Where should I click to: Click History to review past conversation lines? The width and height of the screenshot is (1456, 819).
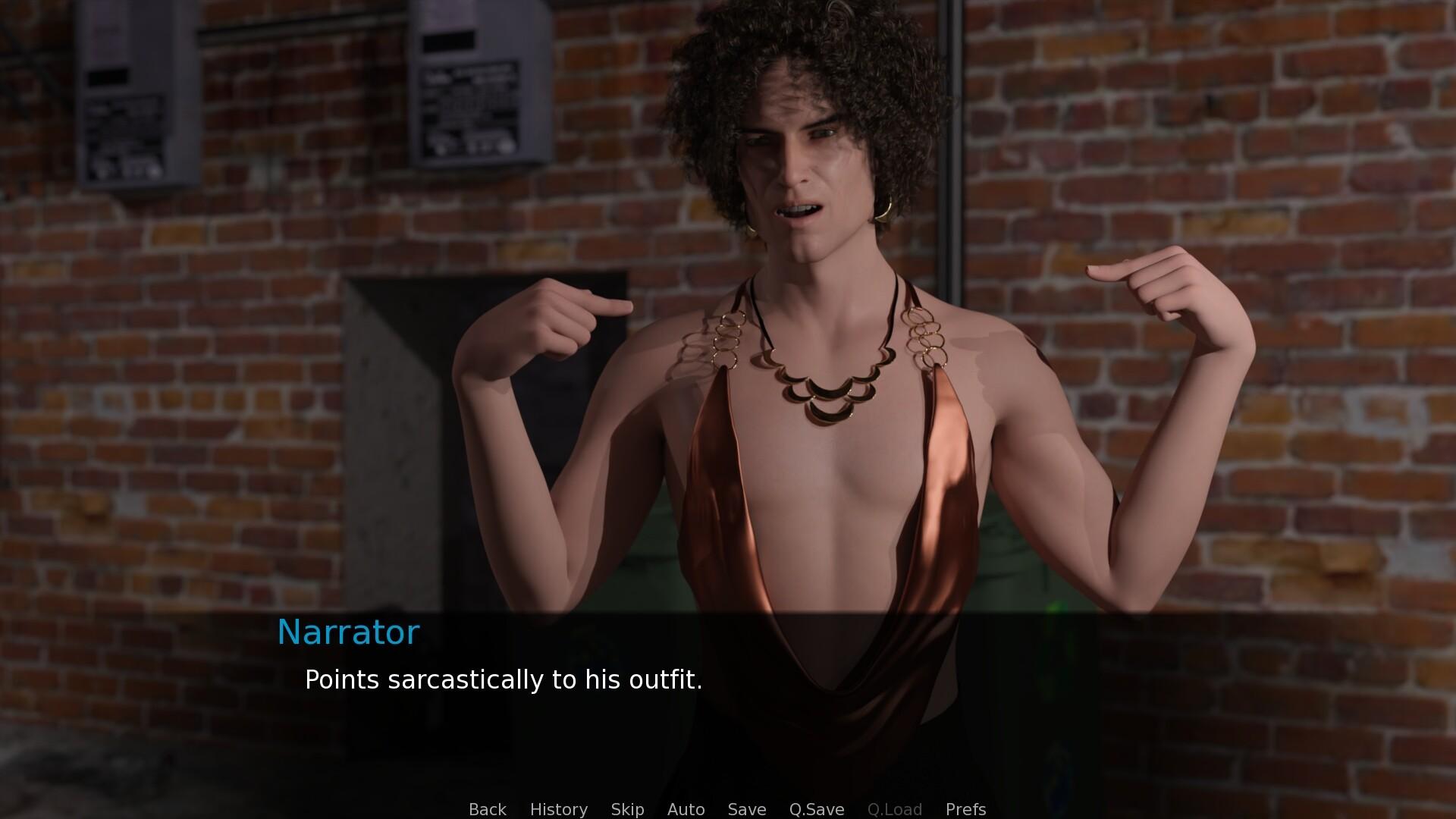558,809
